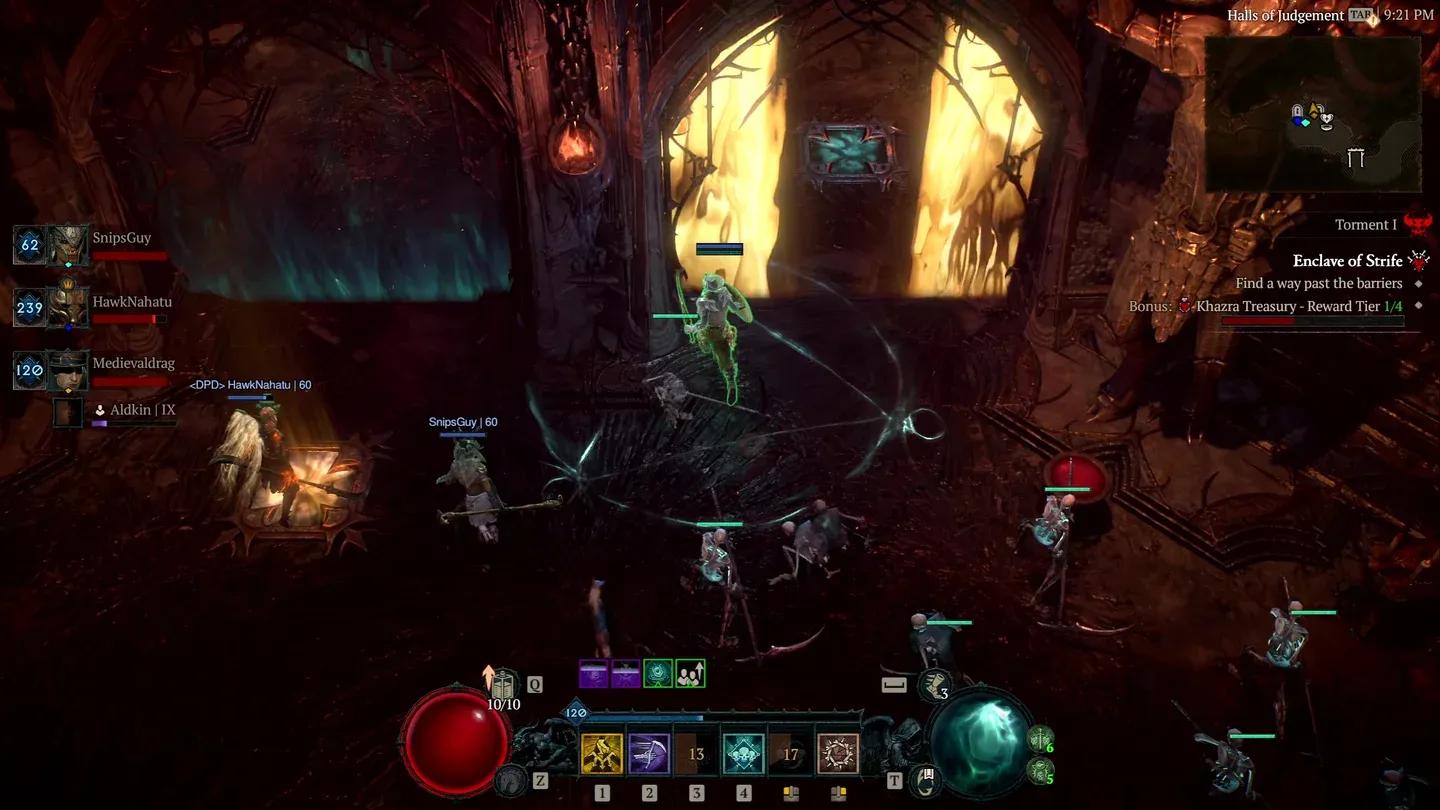Click the skeleton minion counter showing 6
Screen dimensions: 1440x810
click(x=1040, y=740)
